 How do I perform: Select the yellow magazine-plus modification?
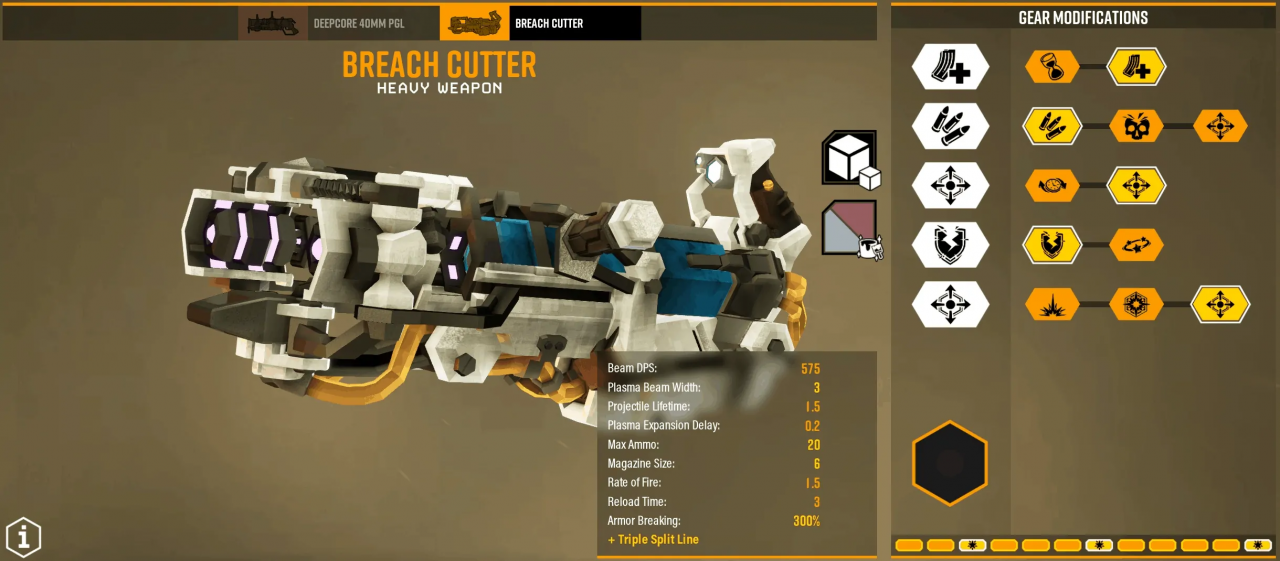click(1136, 67)
